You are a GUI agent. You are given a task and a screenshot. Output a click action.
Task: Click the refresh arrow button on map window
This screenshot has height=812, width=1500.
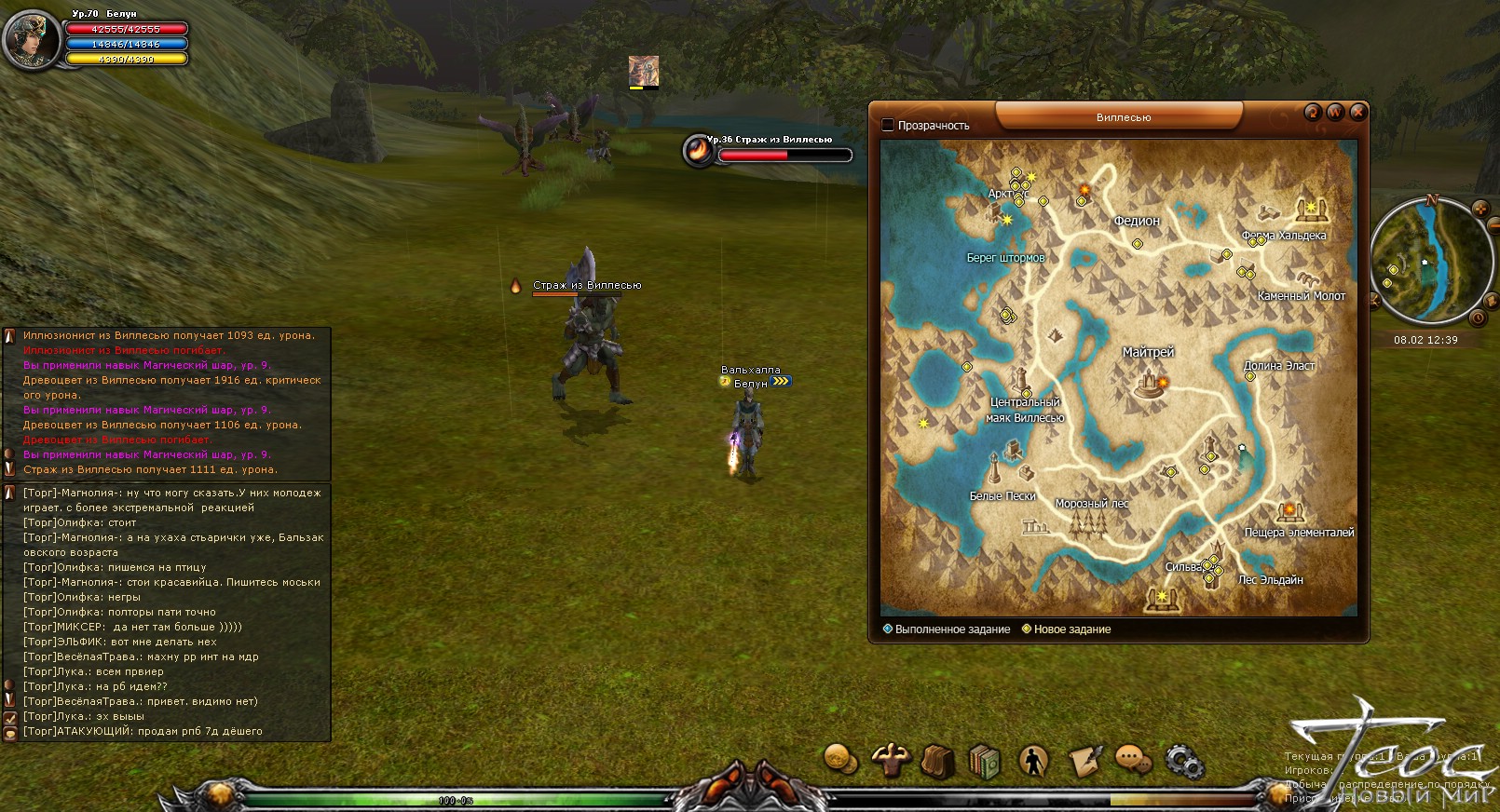tap(1313, 113)
